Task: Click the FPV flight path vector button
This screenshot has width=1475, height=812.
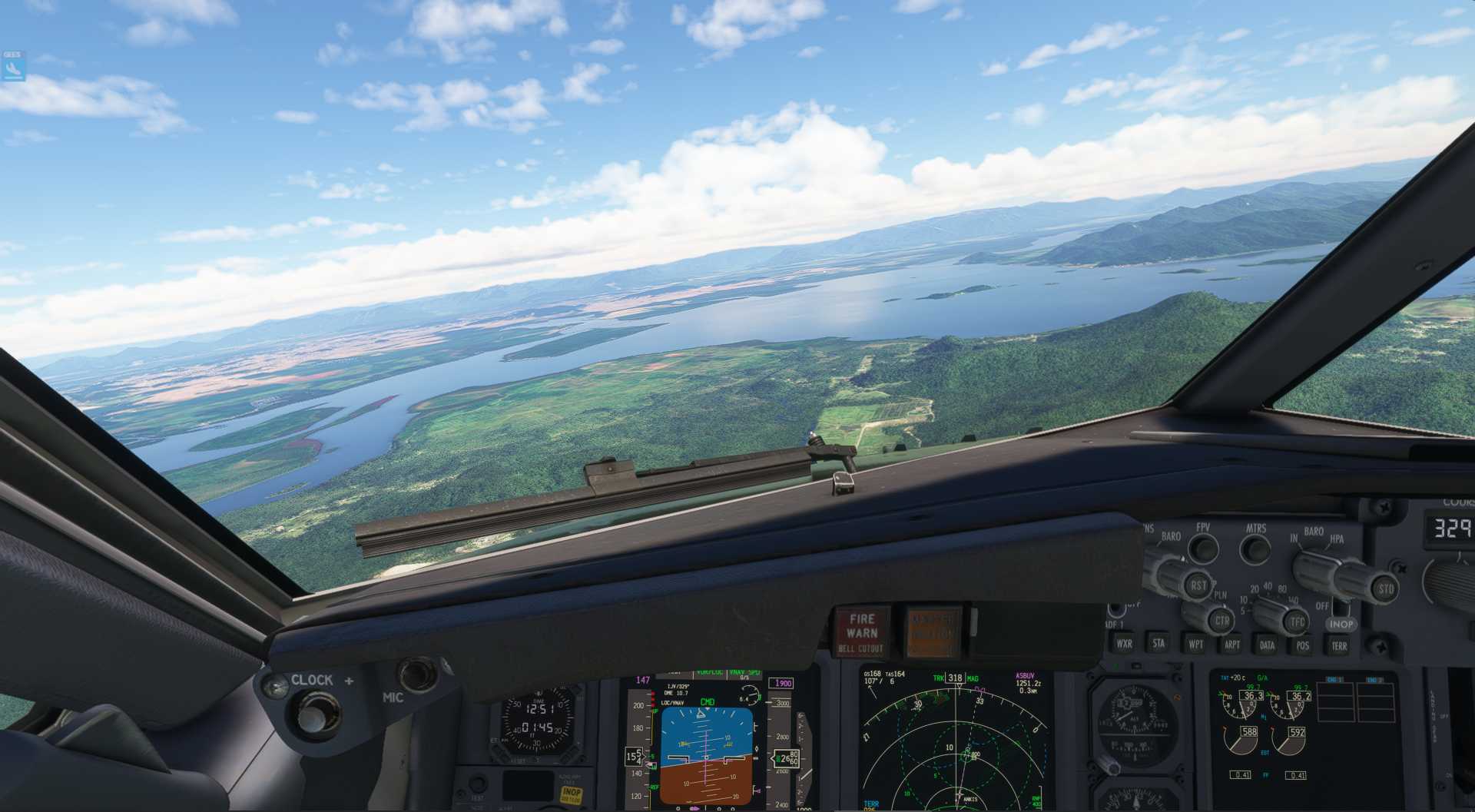Action: click(x=1202, y=548)
